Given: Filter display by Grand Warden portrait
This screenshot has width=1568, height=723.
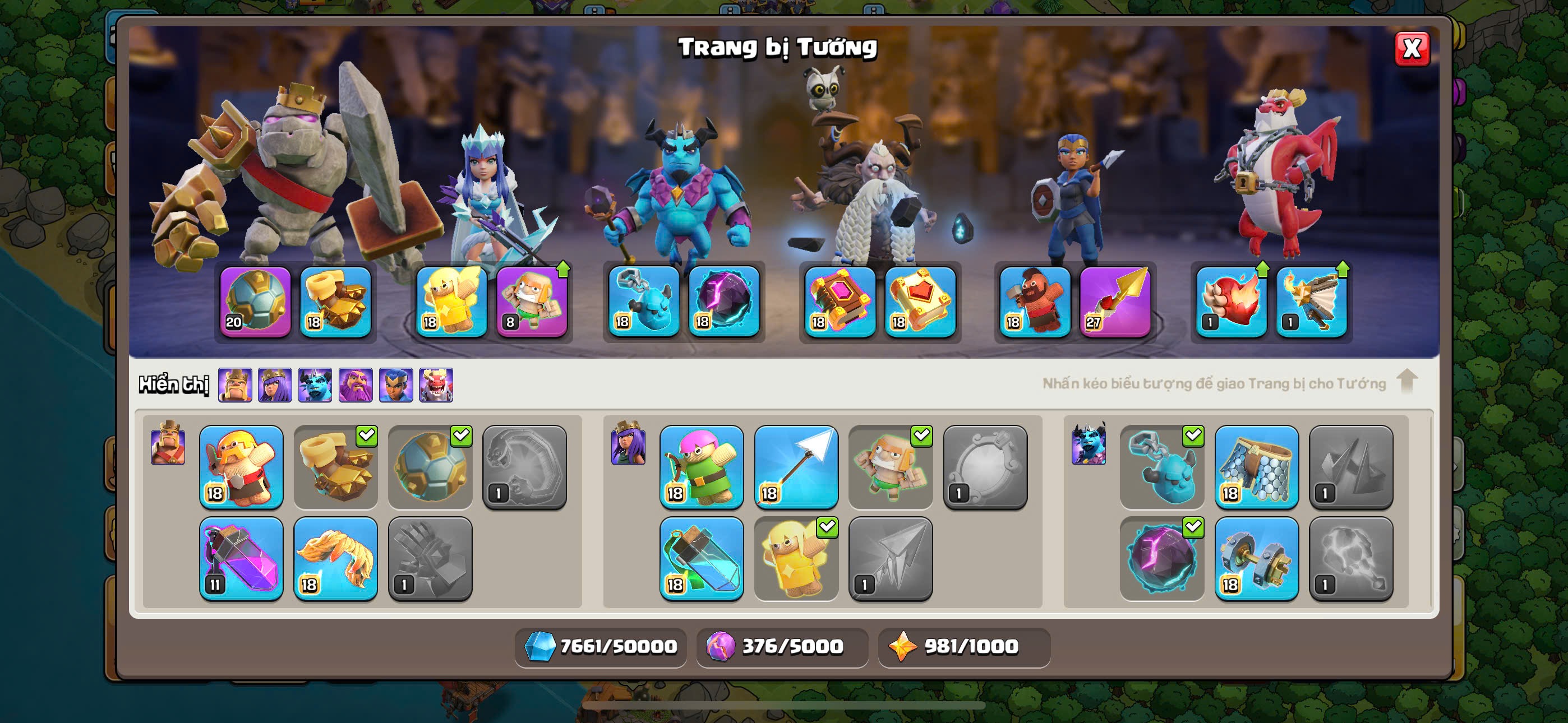Looking at the screenshot, I should (x=356, y=384).
